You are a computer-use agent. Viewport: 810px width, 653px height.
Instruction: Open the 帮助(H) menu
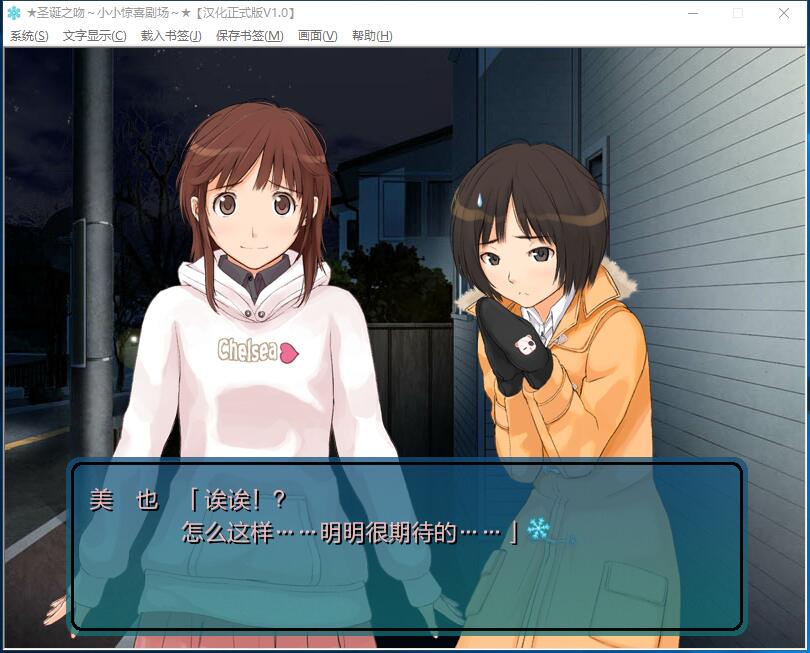tap(371, 36)
